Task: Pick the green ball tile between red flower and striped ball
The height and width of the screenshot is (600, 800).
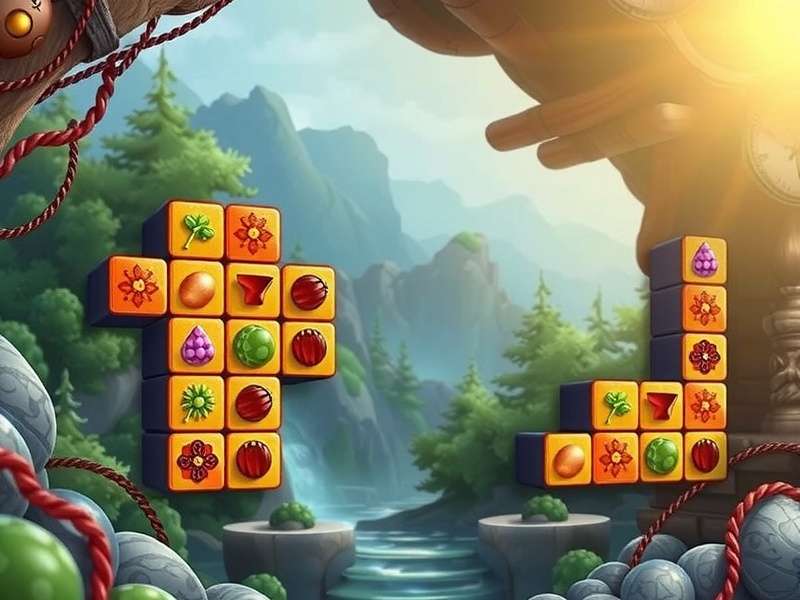Action: point(660,456)
